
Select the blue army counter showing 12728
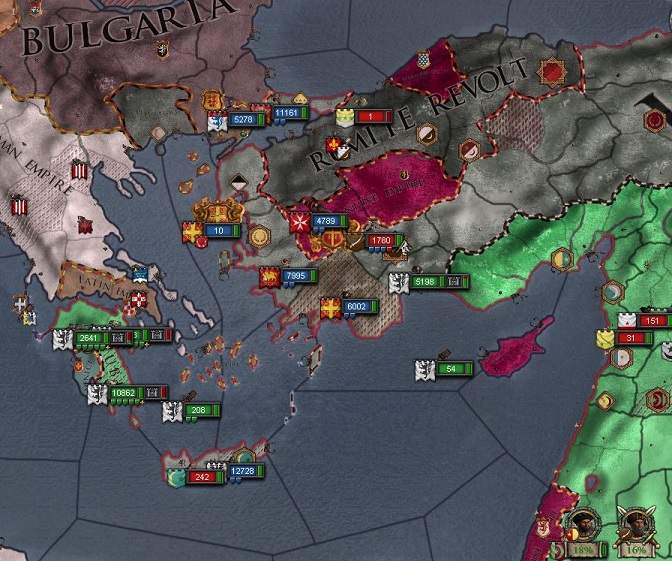pyautogui.click(x=244, y=470)
